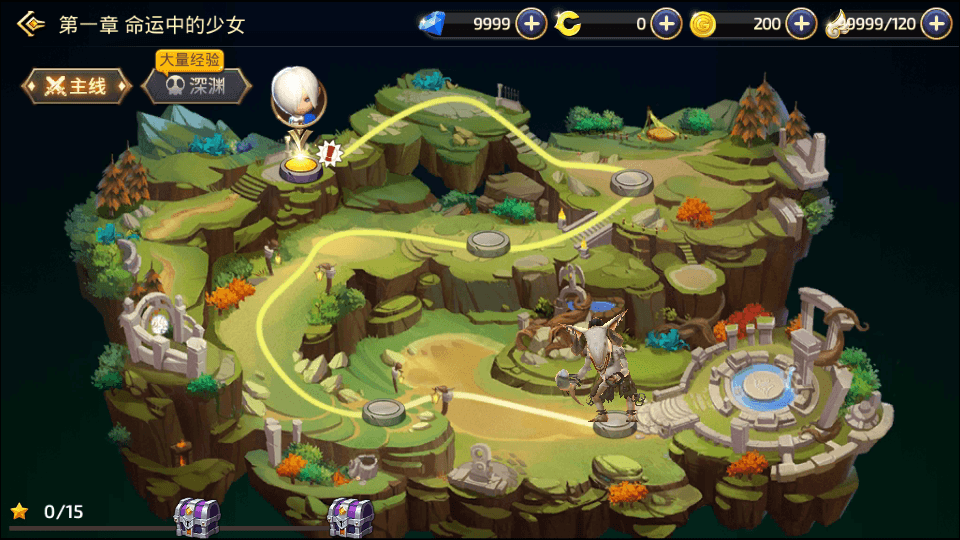
Task: Tap the plus beside the crescent moon currency
Action: point(666,23)
